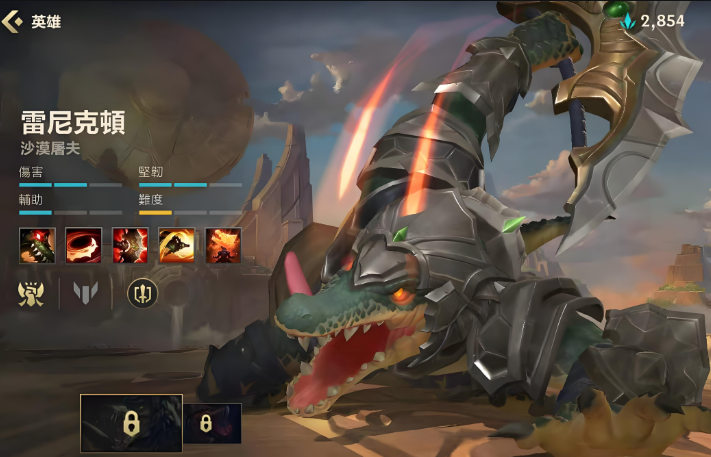Select the golden dash ability icon
711x457 pixels.
[x=176, y=245]
